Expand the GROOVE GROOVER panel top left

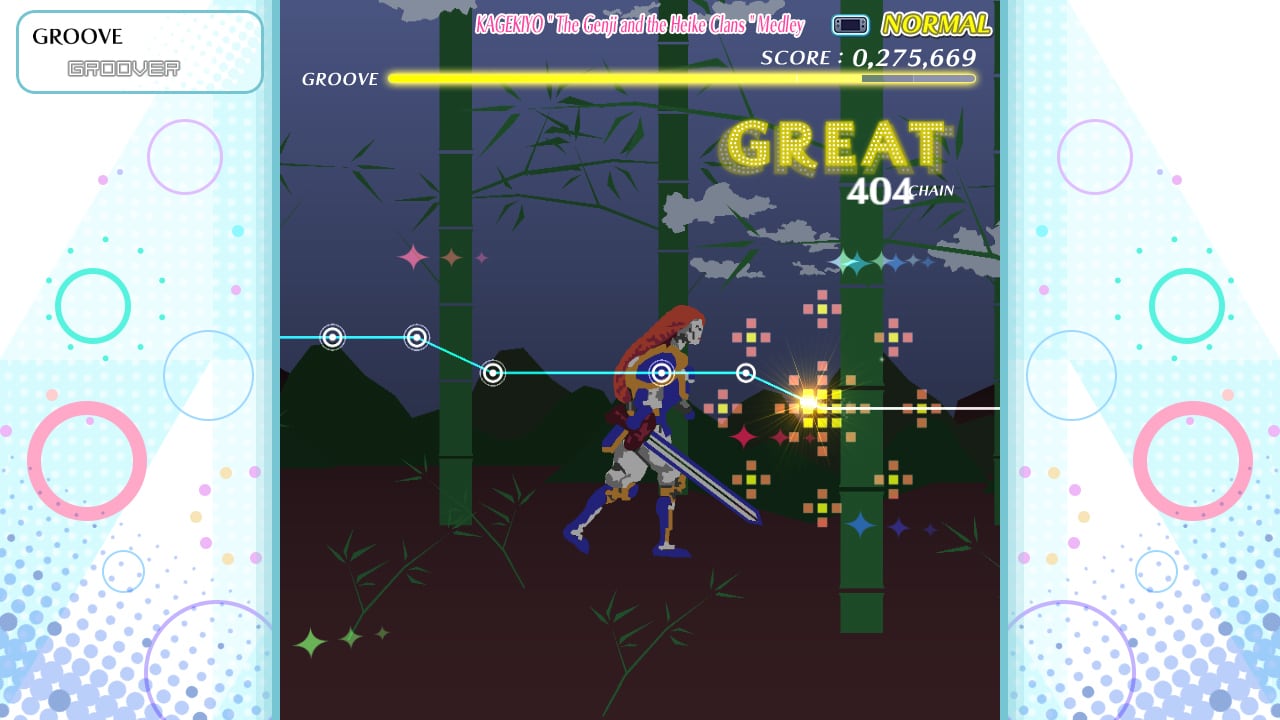point(139,50)
